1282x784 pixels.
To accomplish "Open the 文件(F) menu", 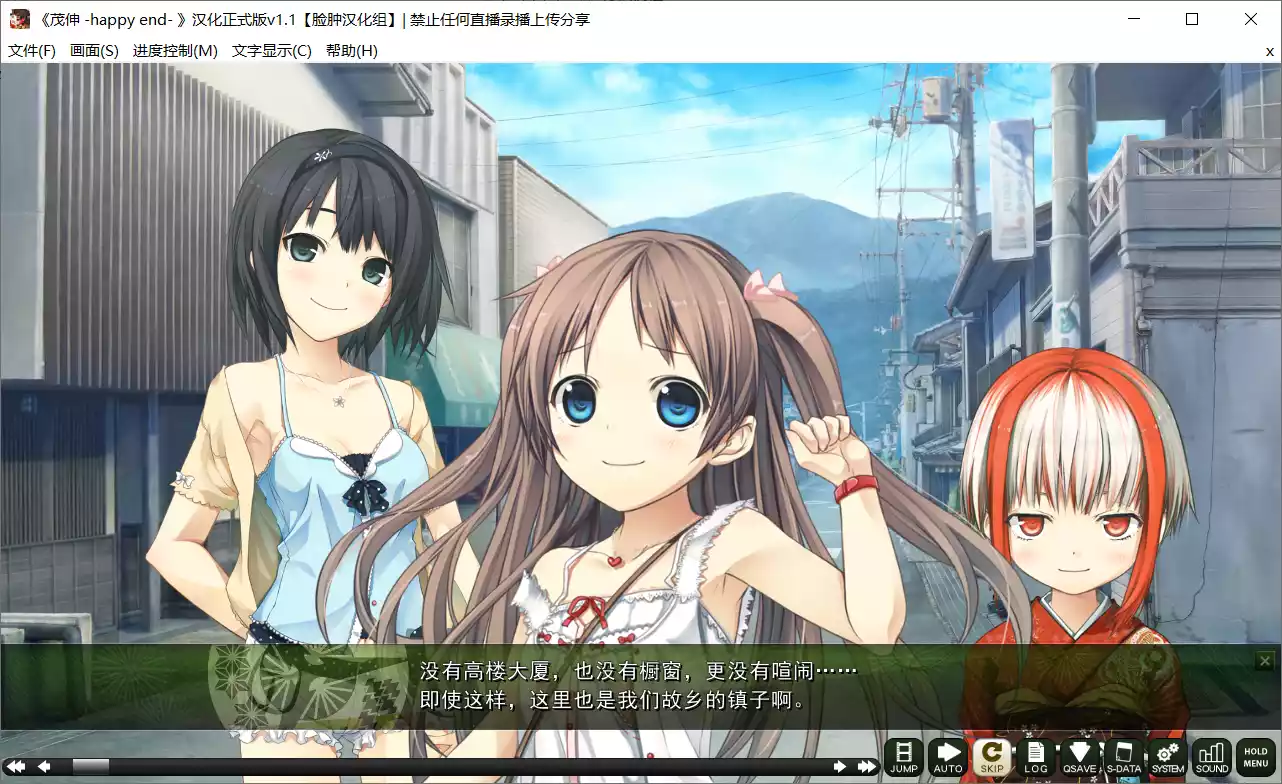I will tap(30, 50).
